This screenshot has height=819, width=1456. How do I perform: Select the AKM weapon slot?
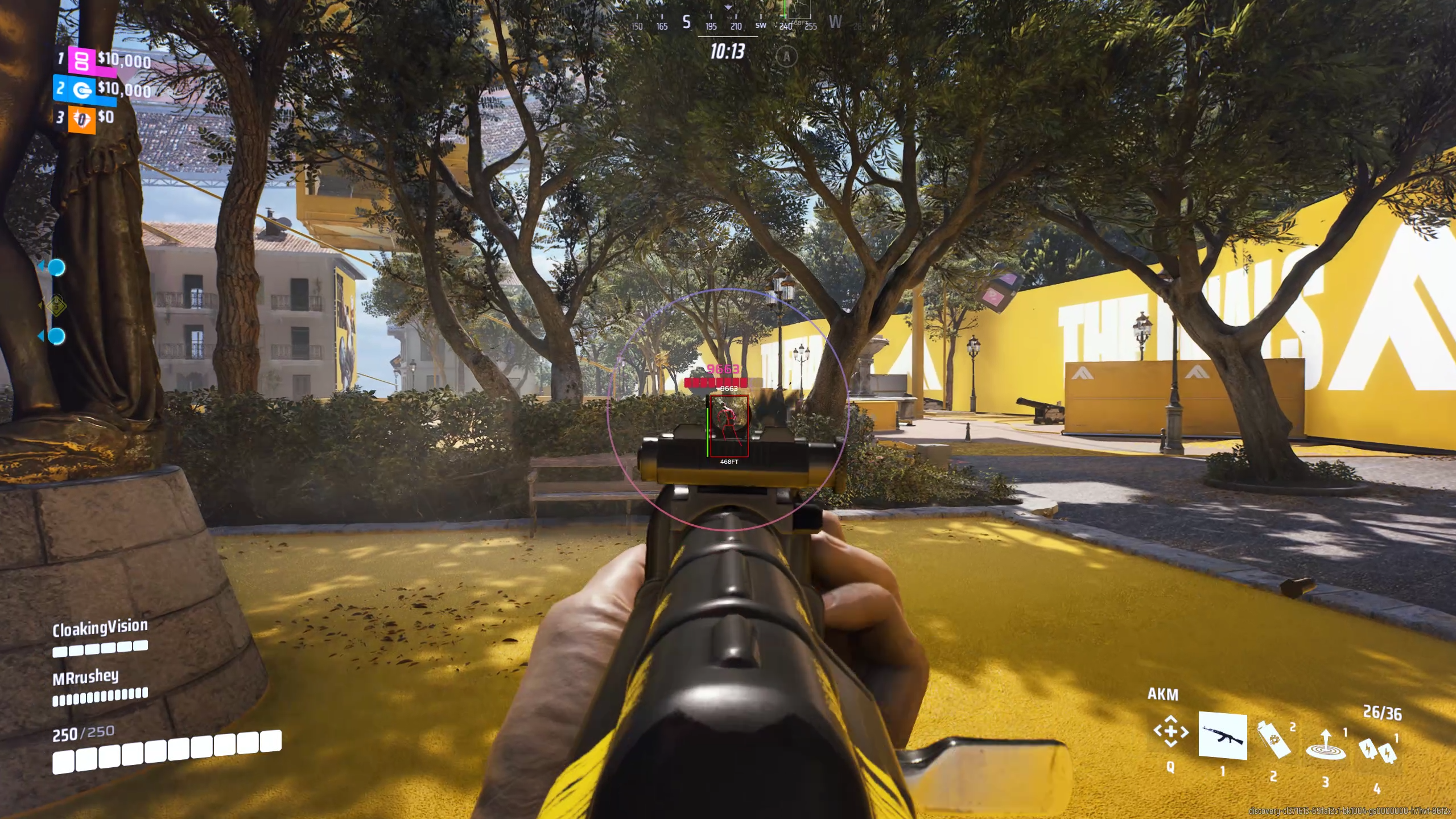(x=1222, y=735)
